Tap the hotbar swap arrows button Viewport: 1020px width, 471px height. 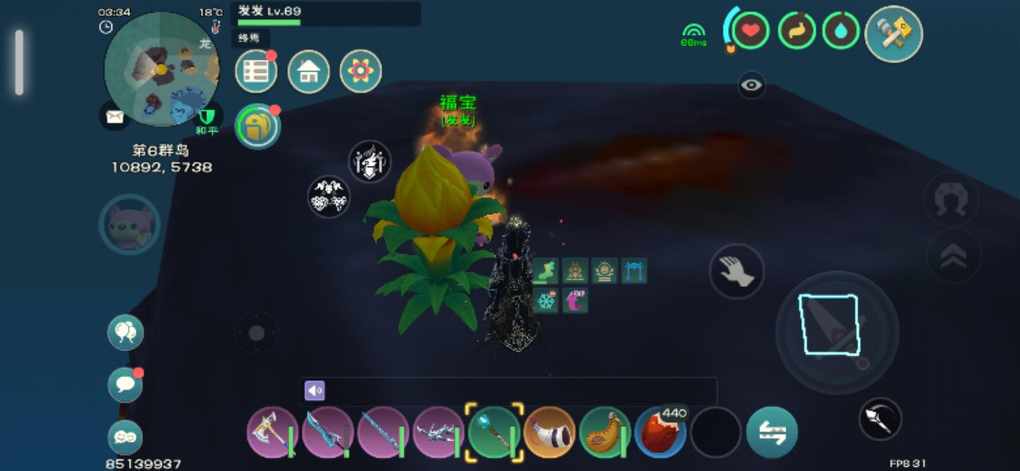pyautogui.click(x=772, y=433)
